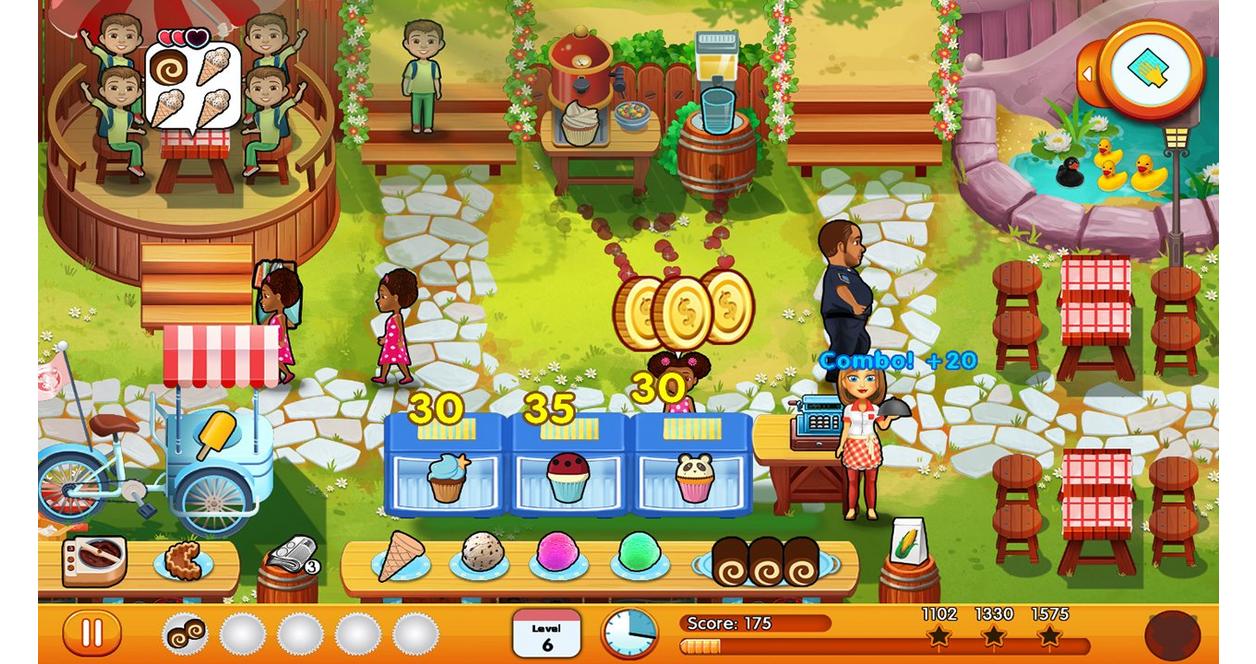Grab the cookie dough ice cream scoop
This screenshot has width=1256, height=664.
click(482, 552)
